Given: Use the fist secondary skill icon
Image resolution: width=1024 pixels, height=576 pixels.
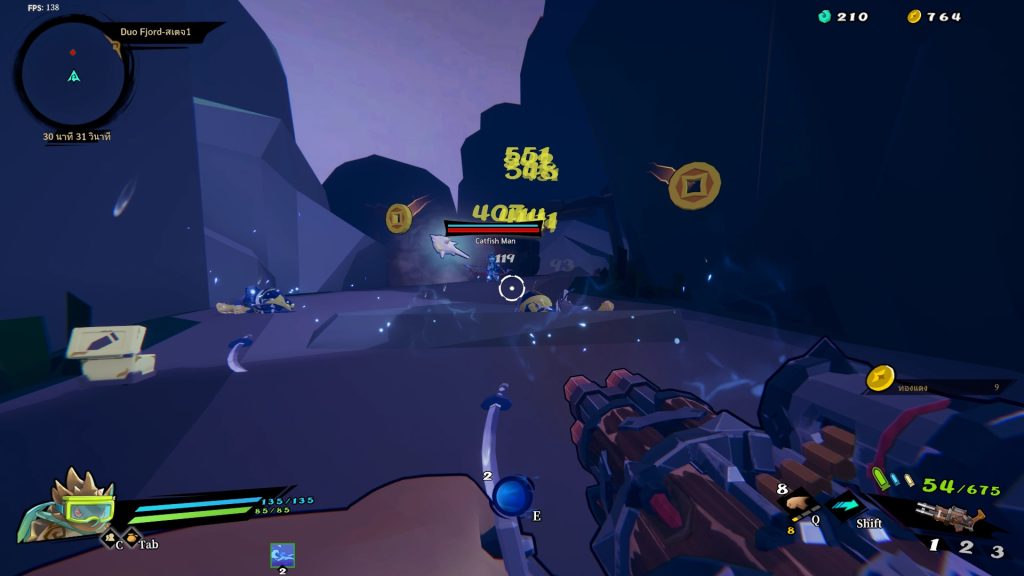Looking at the screenshot, I should pyautogui.click(x=798, y=506).
